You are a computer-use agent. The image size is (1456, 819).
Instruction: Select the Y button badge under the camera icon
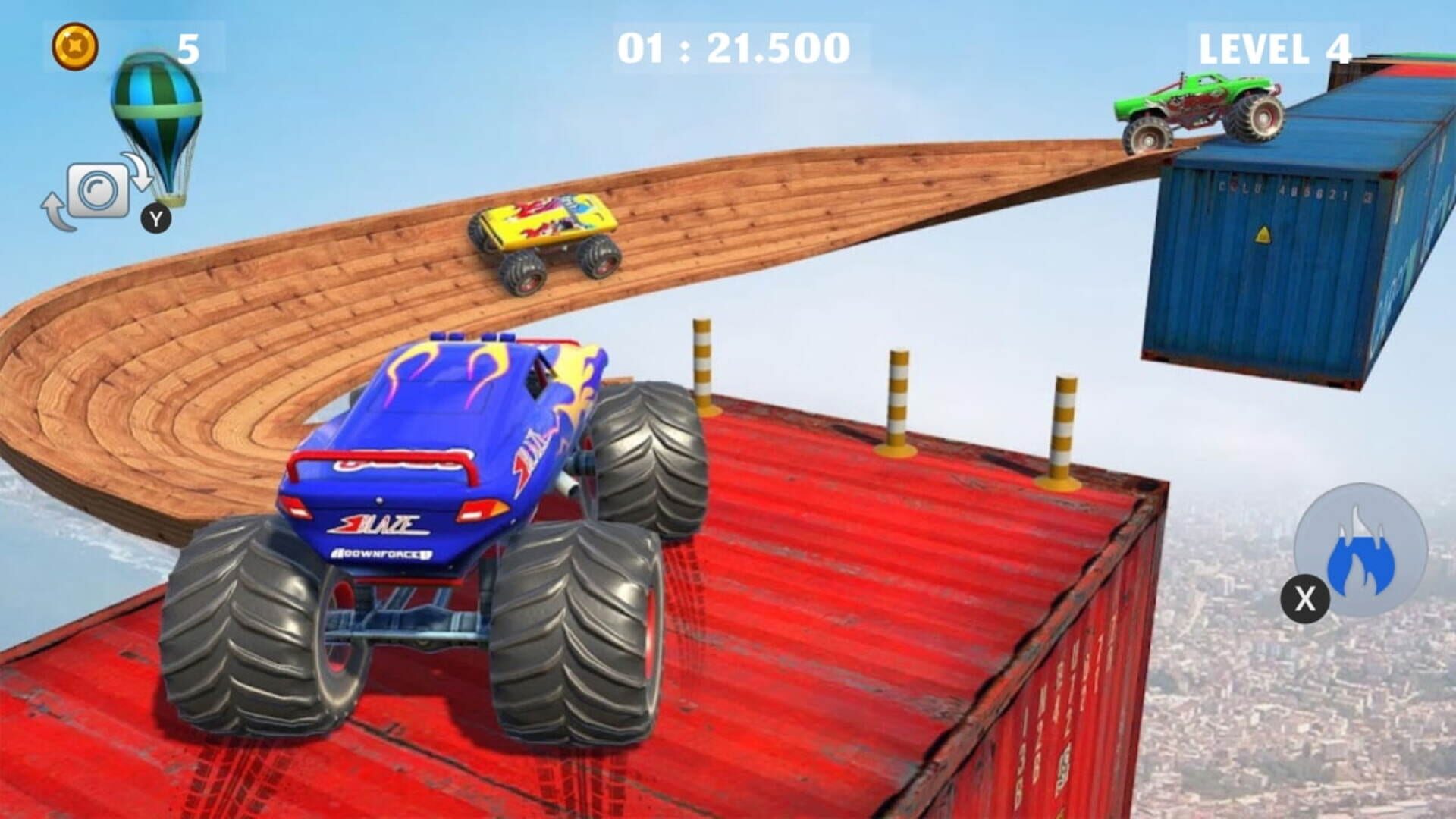157,220
